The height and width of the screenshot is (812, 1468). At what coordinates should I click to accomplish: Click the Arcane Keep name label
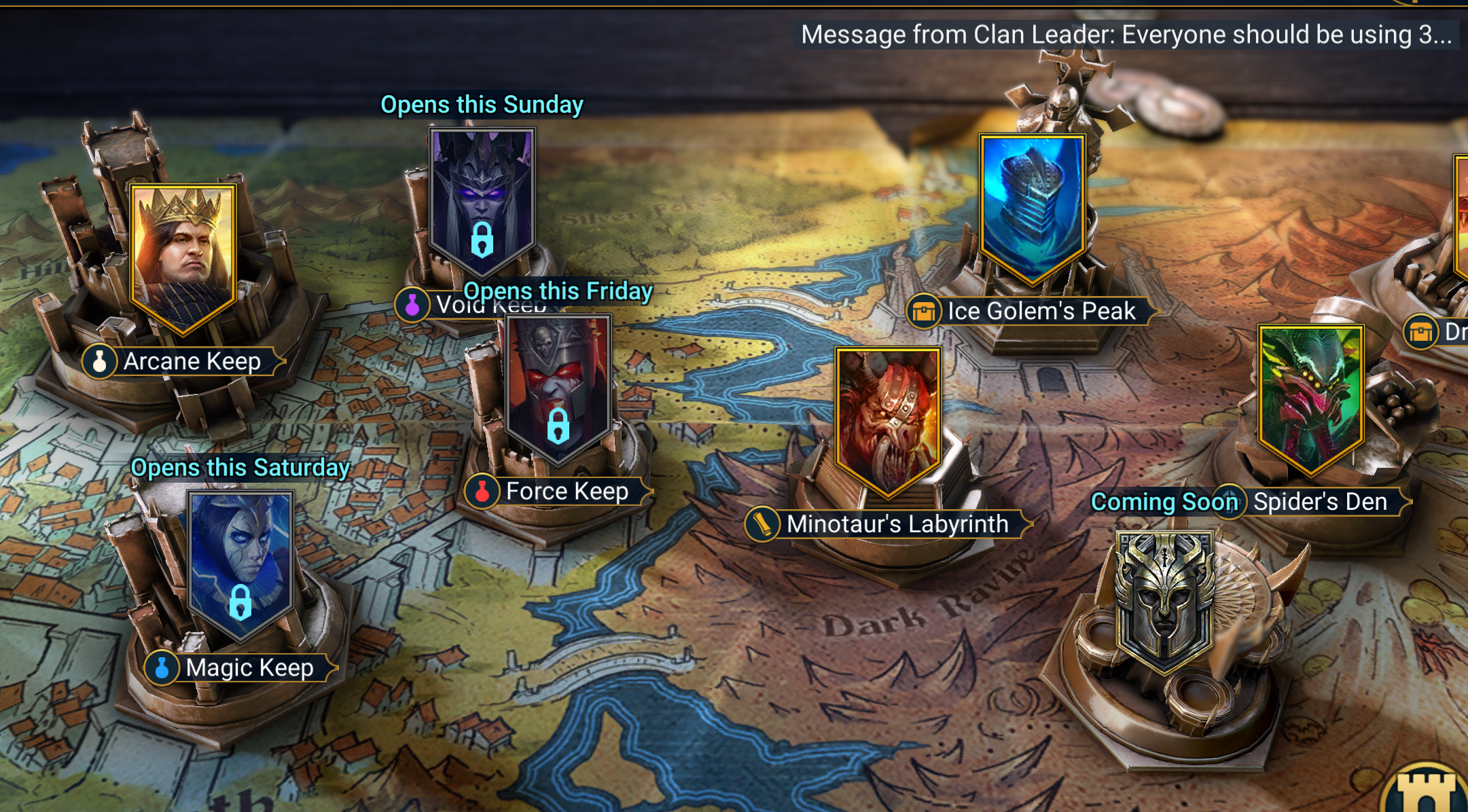coord(192,361)
